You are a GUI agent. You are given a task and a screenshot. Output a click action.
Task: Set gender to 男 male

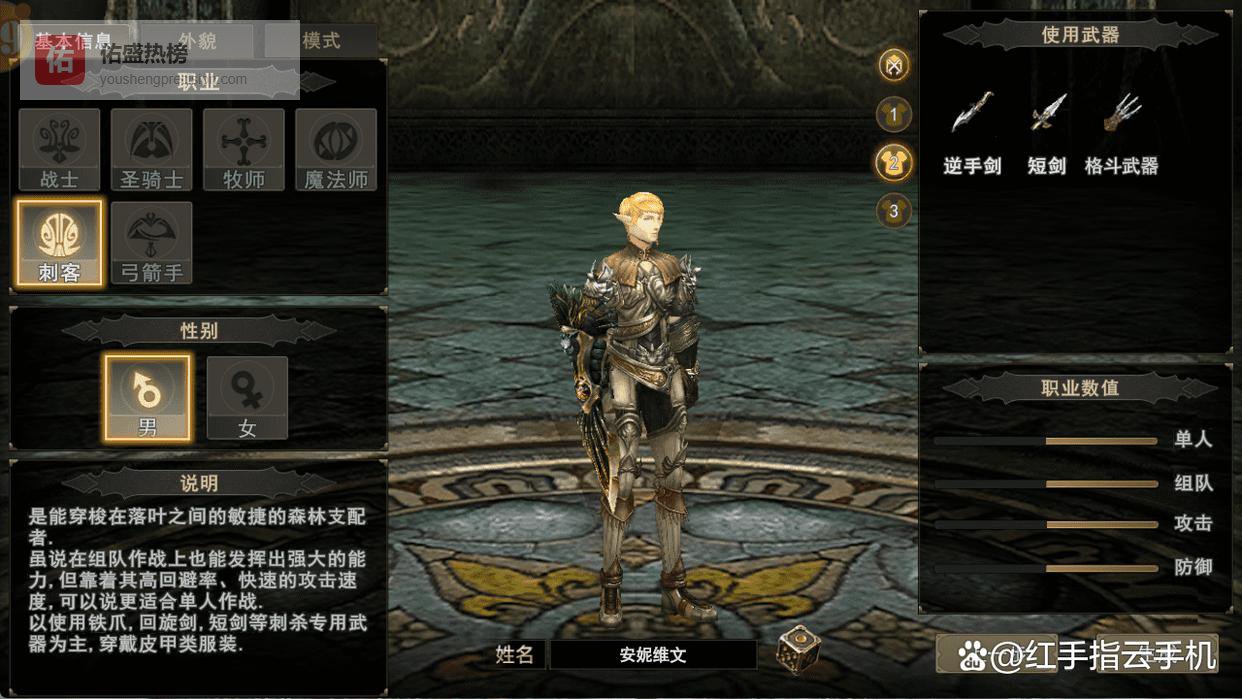[x=147, y=397]
